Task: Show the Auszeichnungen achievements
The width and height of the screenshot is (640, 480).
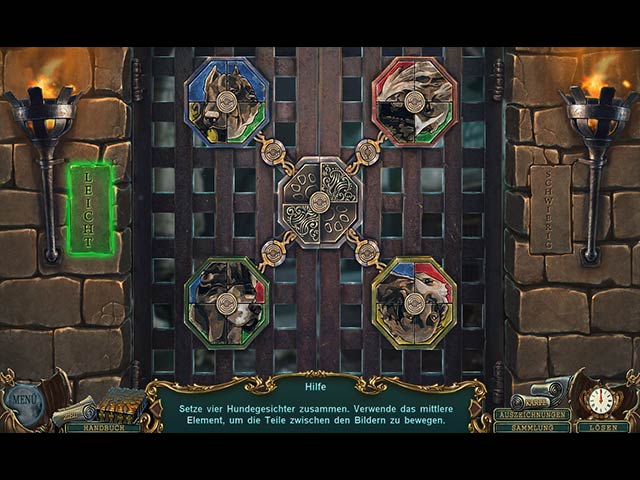Action: pyautogui.click(x=531, y=414)
